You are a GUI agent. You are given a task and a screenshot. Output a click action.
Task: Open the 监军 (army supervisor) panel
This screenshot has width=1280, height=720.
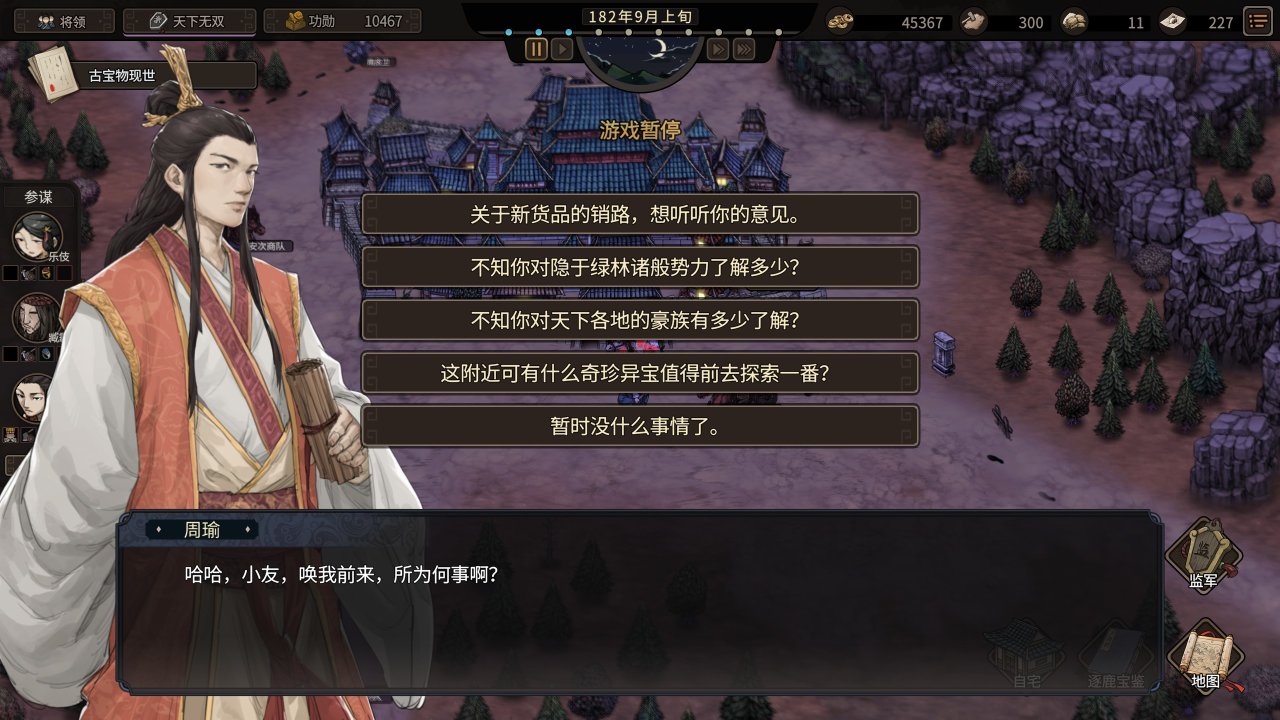(x=1203, y=557)
